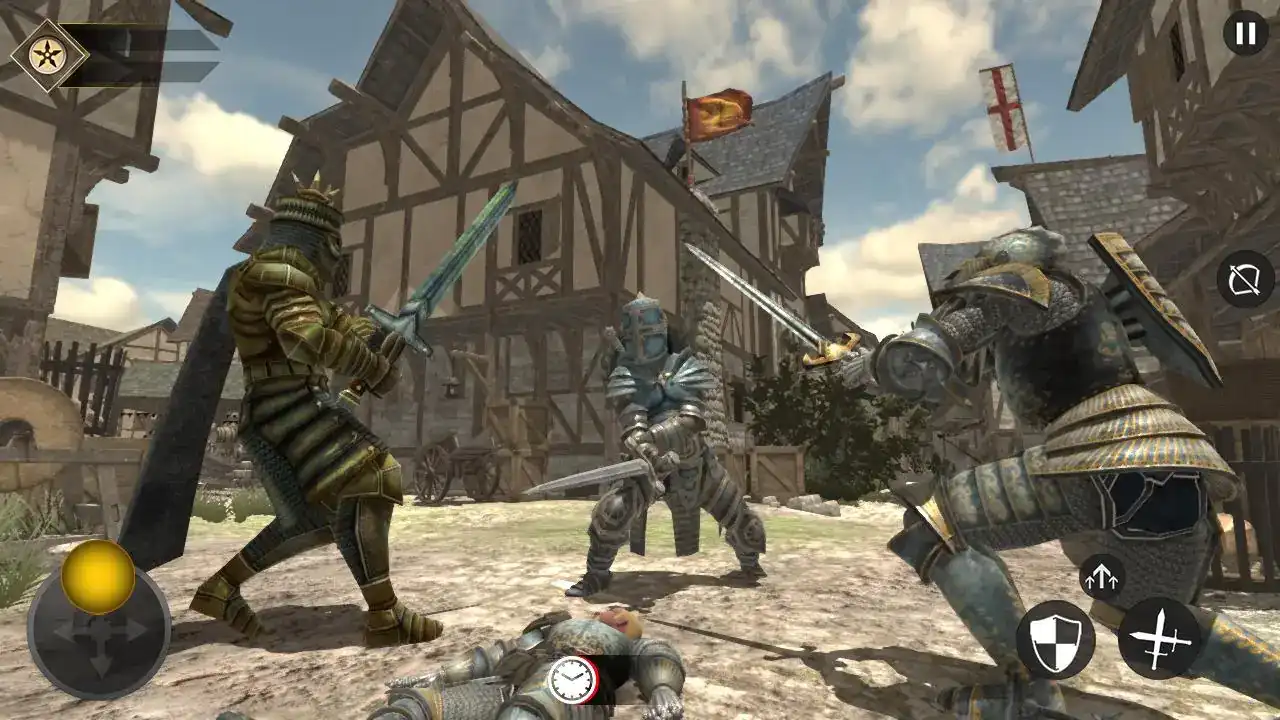
Task: Pause the game
Action: click(1245, 34)
